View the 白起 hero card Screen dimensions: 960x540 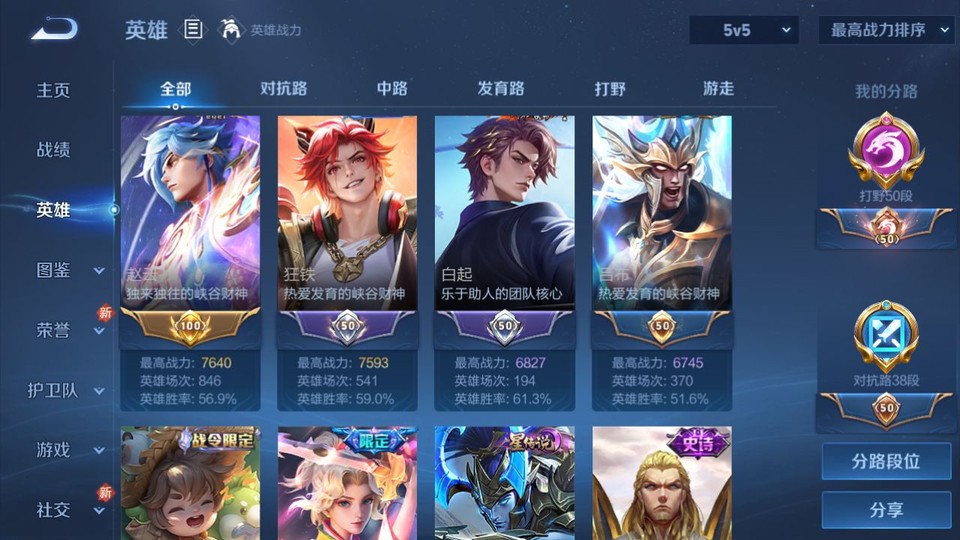coord(504,215)
